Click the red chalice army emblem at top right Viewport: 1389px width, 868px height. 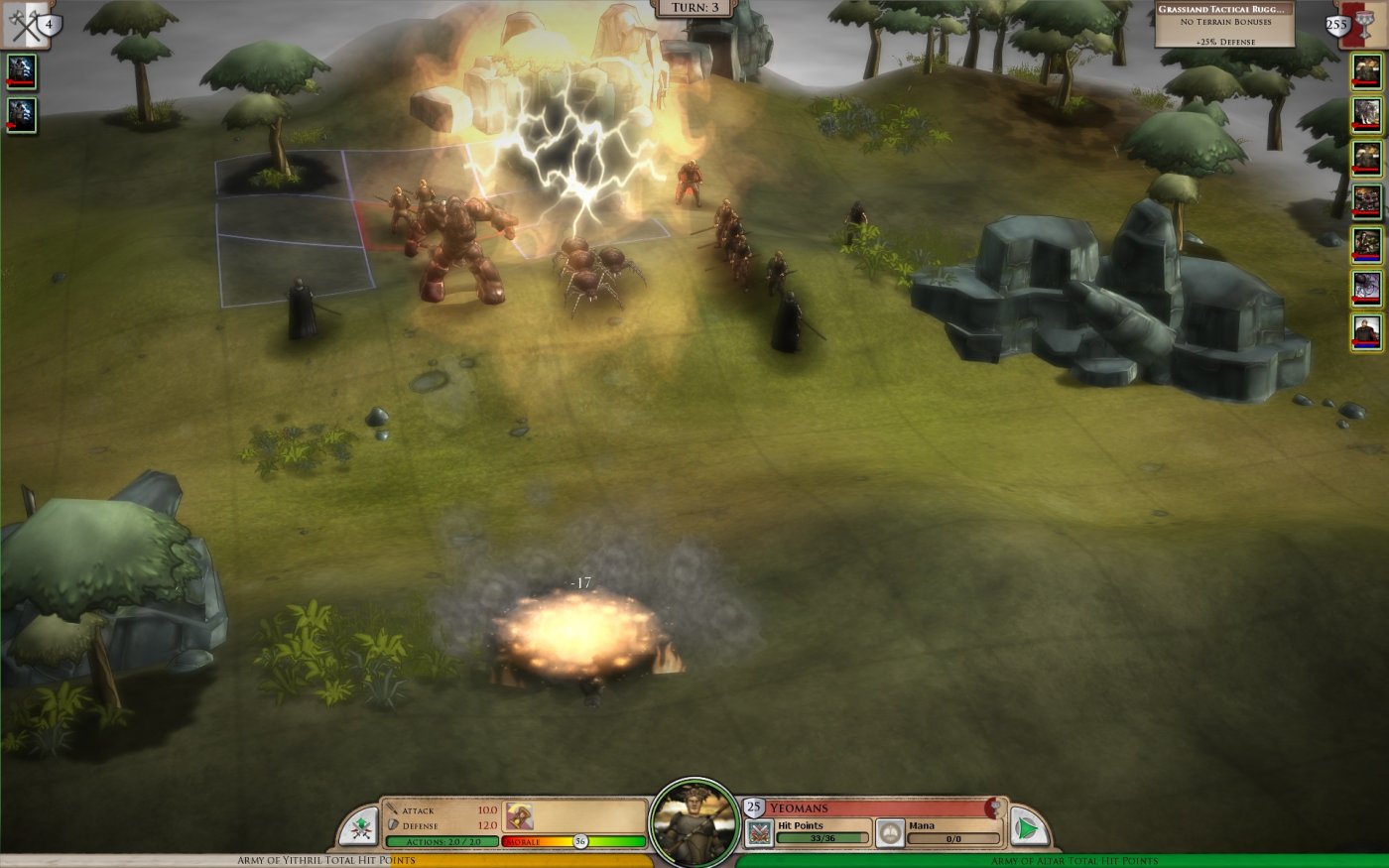(x=1363, y=22)
